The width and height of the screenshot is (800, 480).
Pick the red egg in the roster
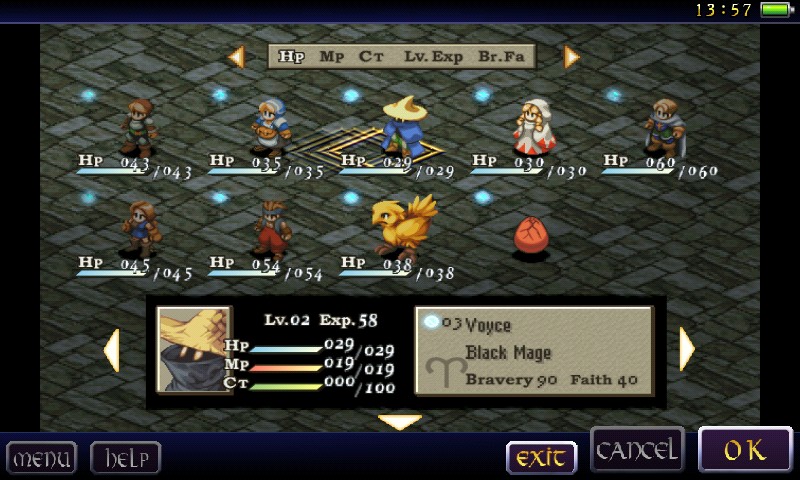point(531,237)
